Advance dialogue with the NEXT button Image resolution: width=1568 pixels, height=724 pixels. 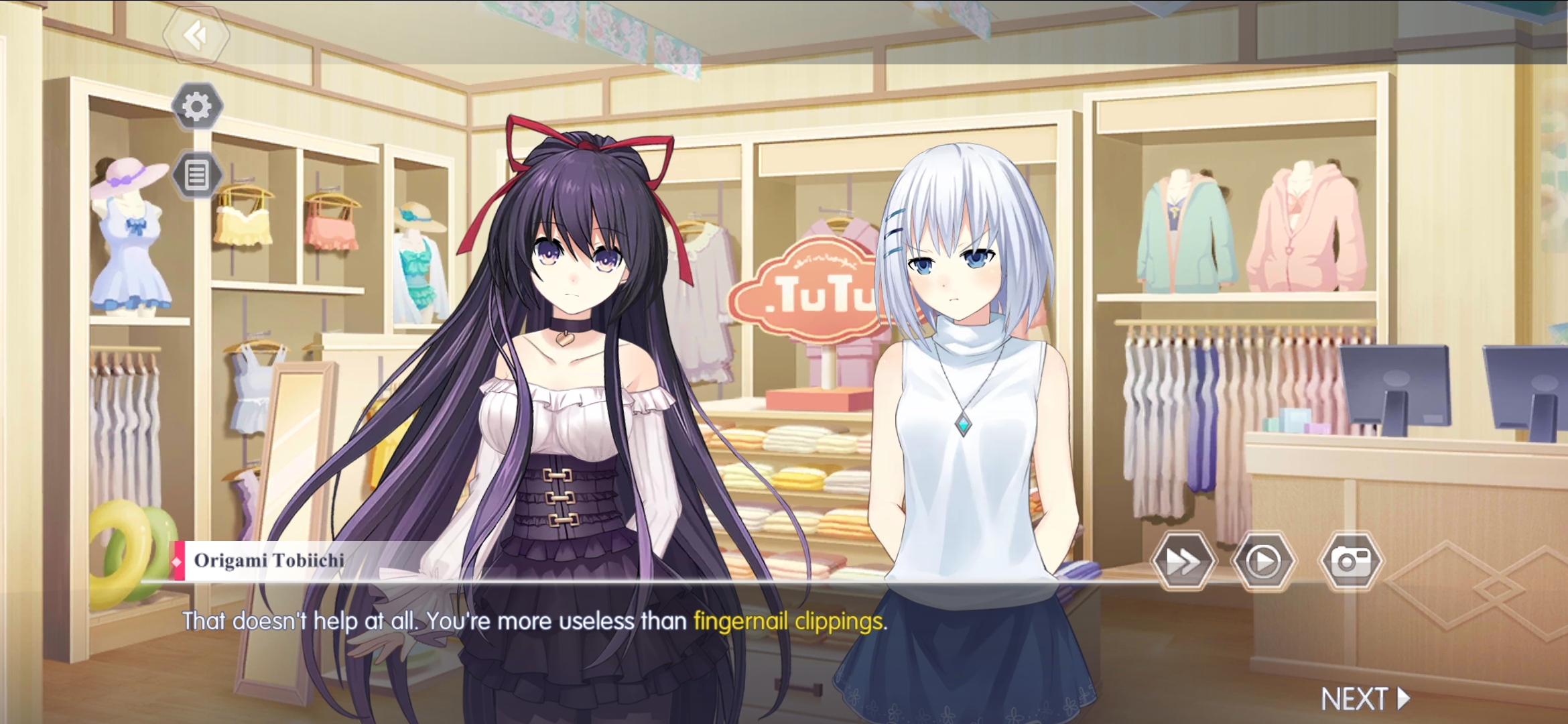coord(1364,699)
